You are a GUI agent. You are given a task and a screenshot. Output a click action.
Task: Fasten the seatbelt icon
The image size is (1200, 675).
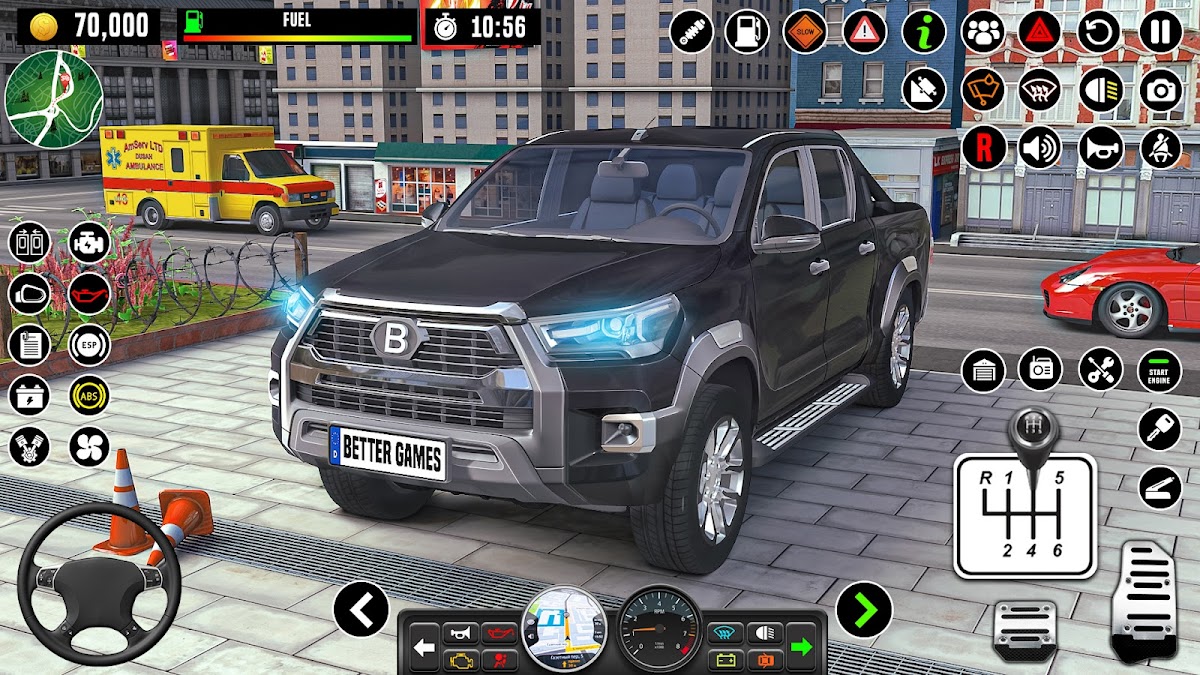[1160, 149]
